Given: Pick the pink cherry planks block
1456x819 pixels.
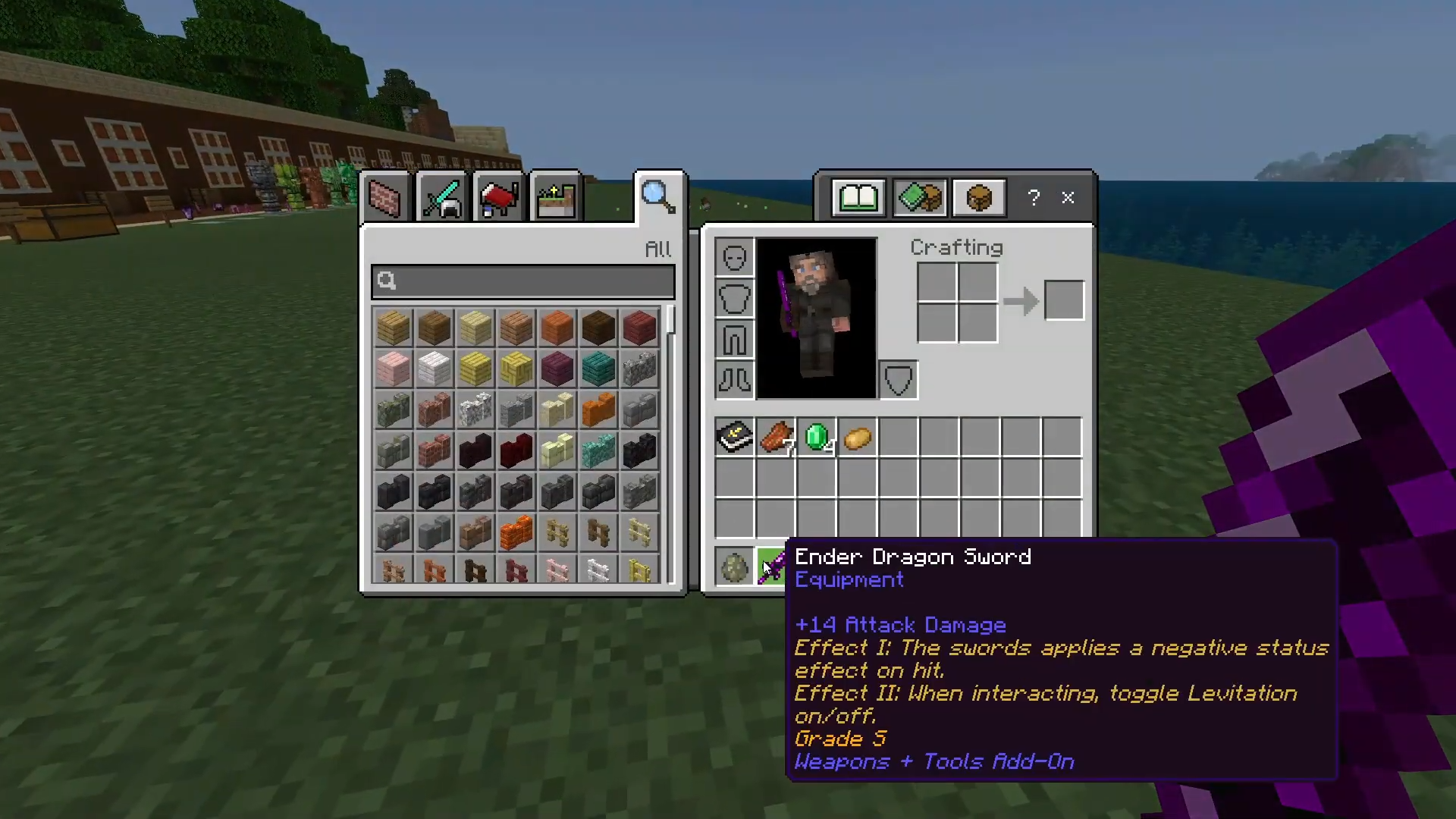Looking at the screenshot, I should point(393,369).
